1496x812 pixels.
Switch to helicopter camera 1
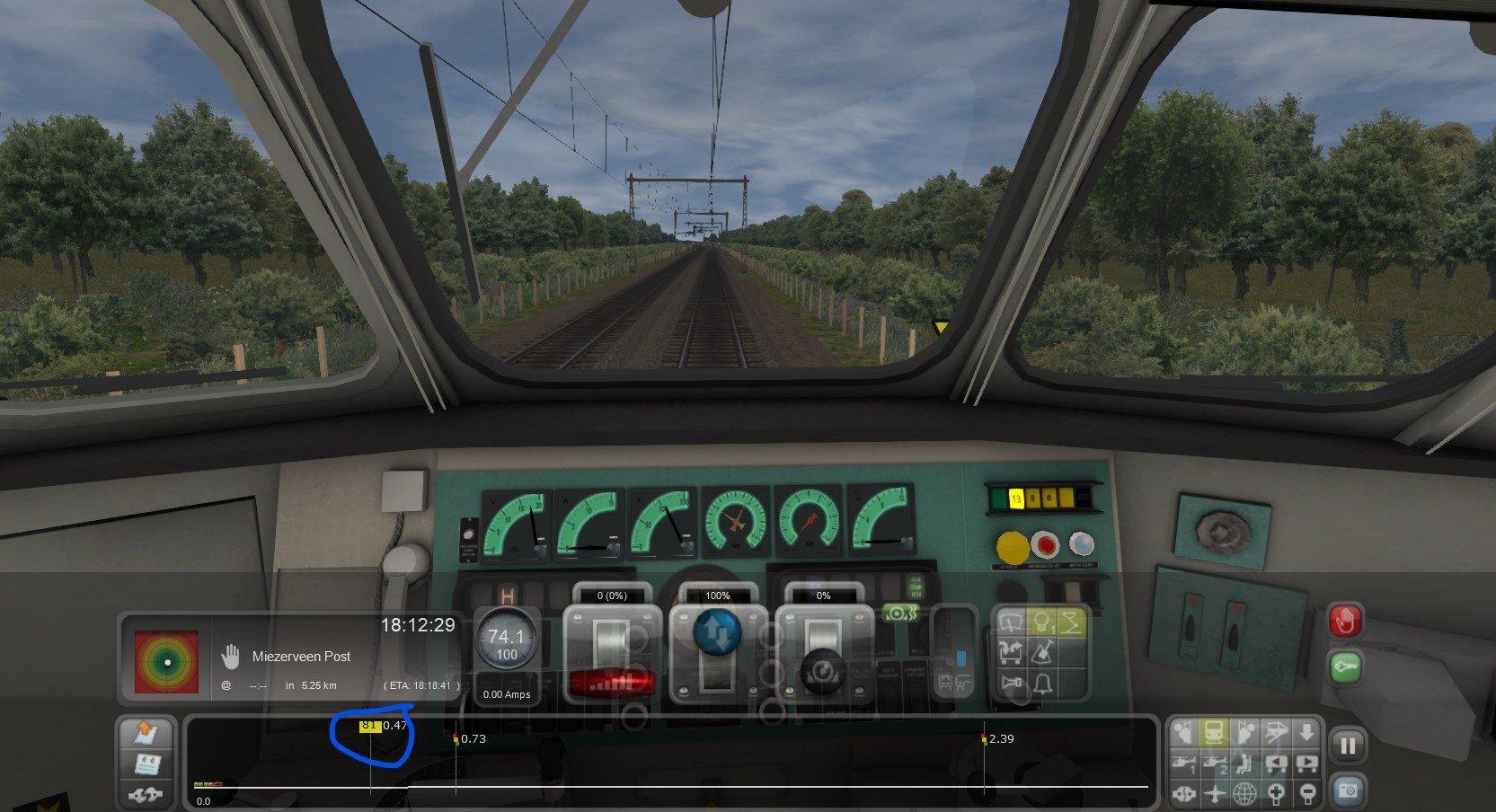coord(1183,764)
